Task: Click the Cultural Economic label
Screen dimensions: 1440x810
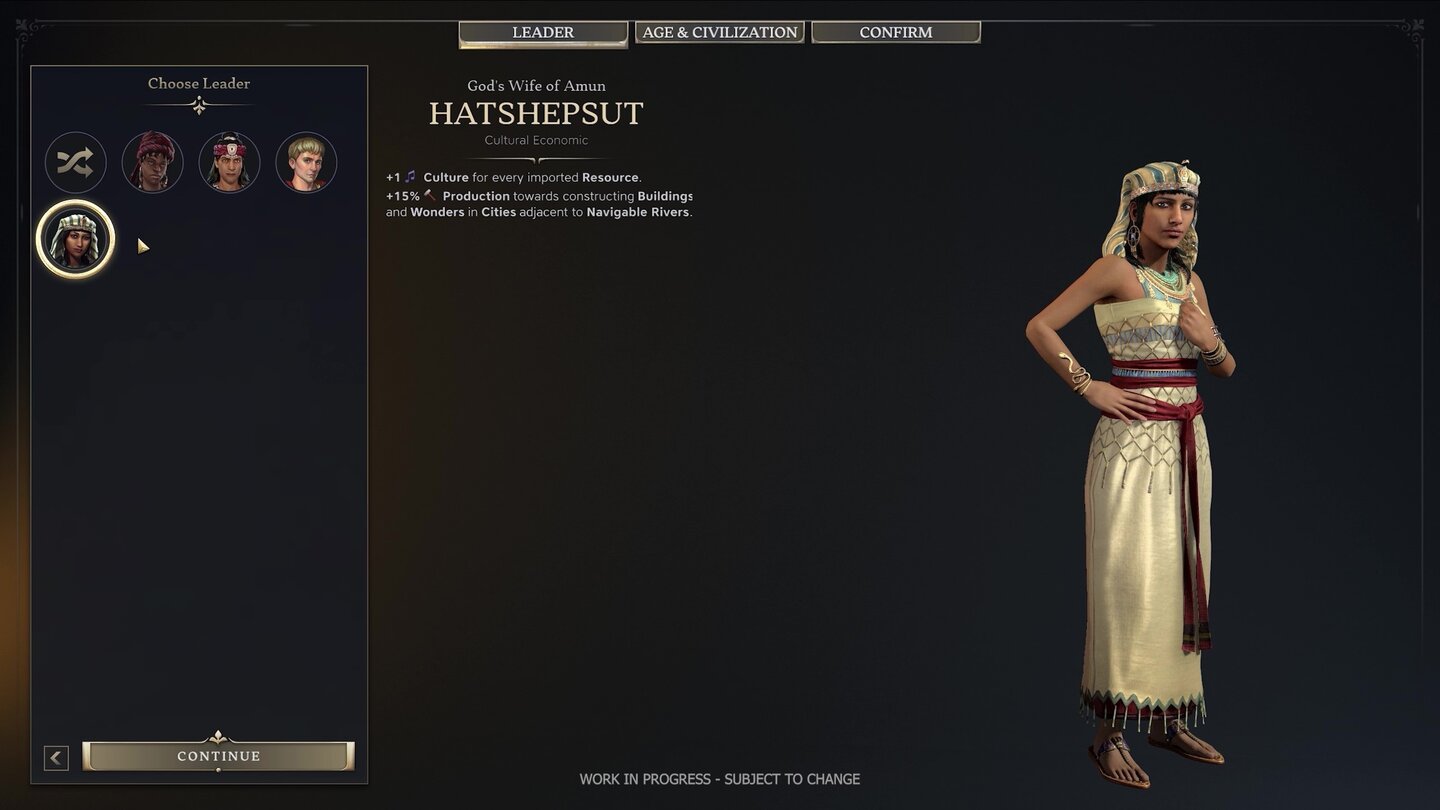Action: (536, 140)
